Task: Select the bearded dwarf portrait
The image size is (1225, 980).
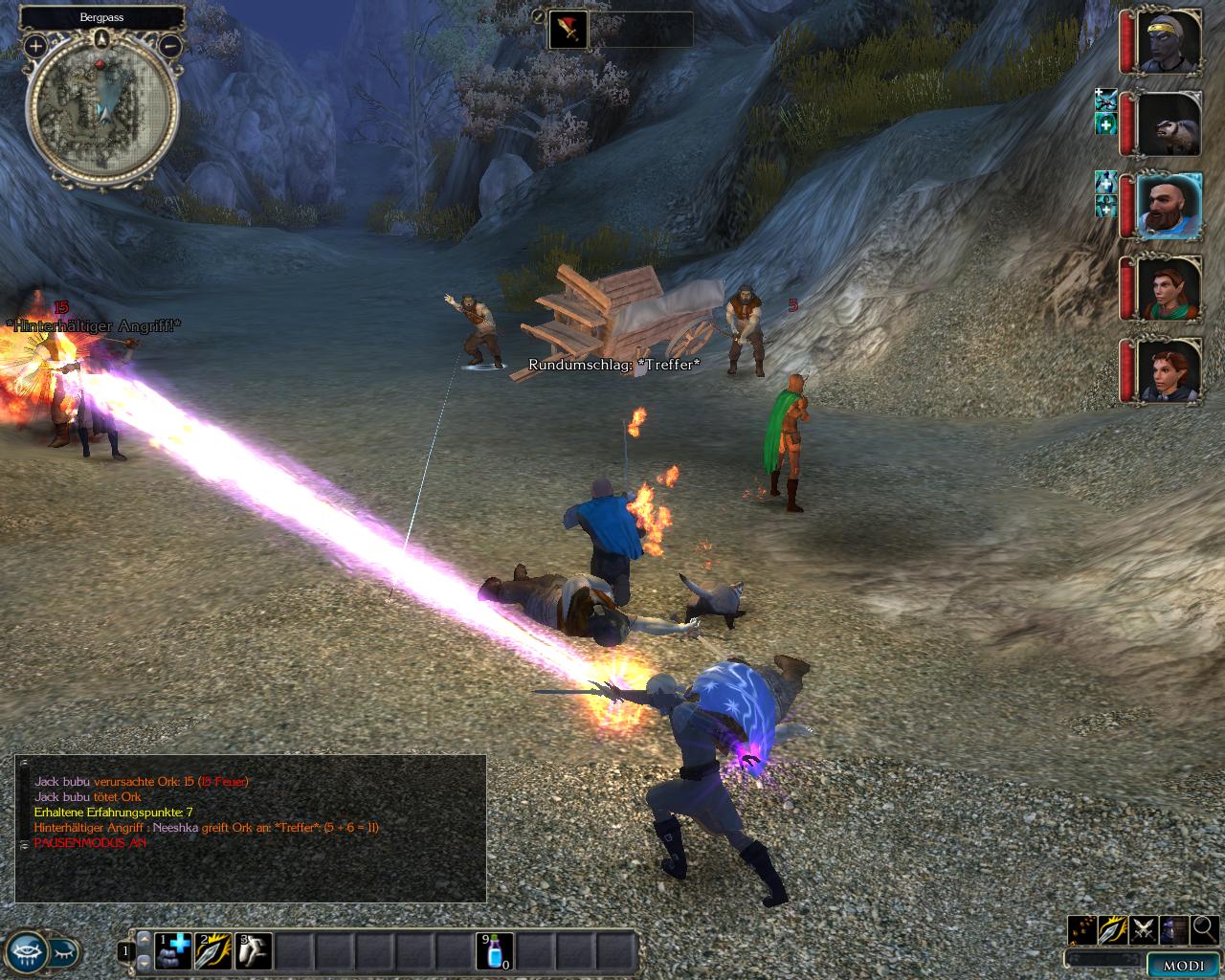Action: coord(1169,206)
